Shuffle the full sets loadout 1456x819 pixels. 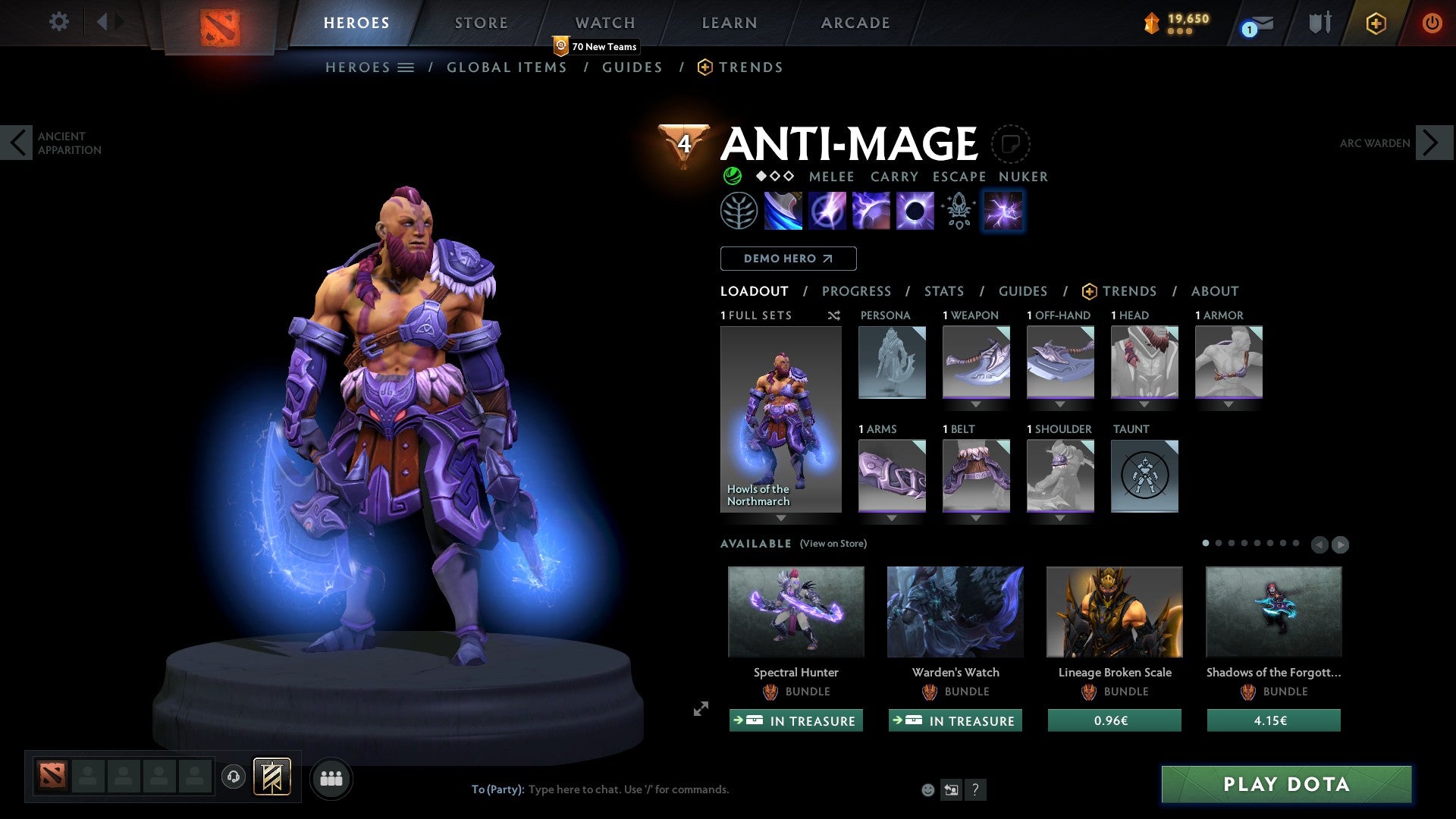tap(834, 315)
